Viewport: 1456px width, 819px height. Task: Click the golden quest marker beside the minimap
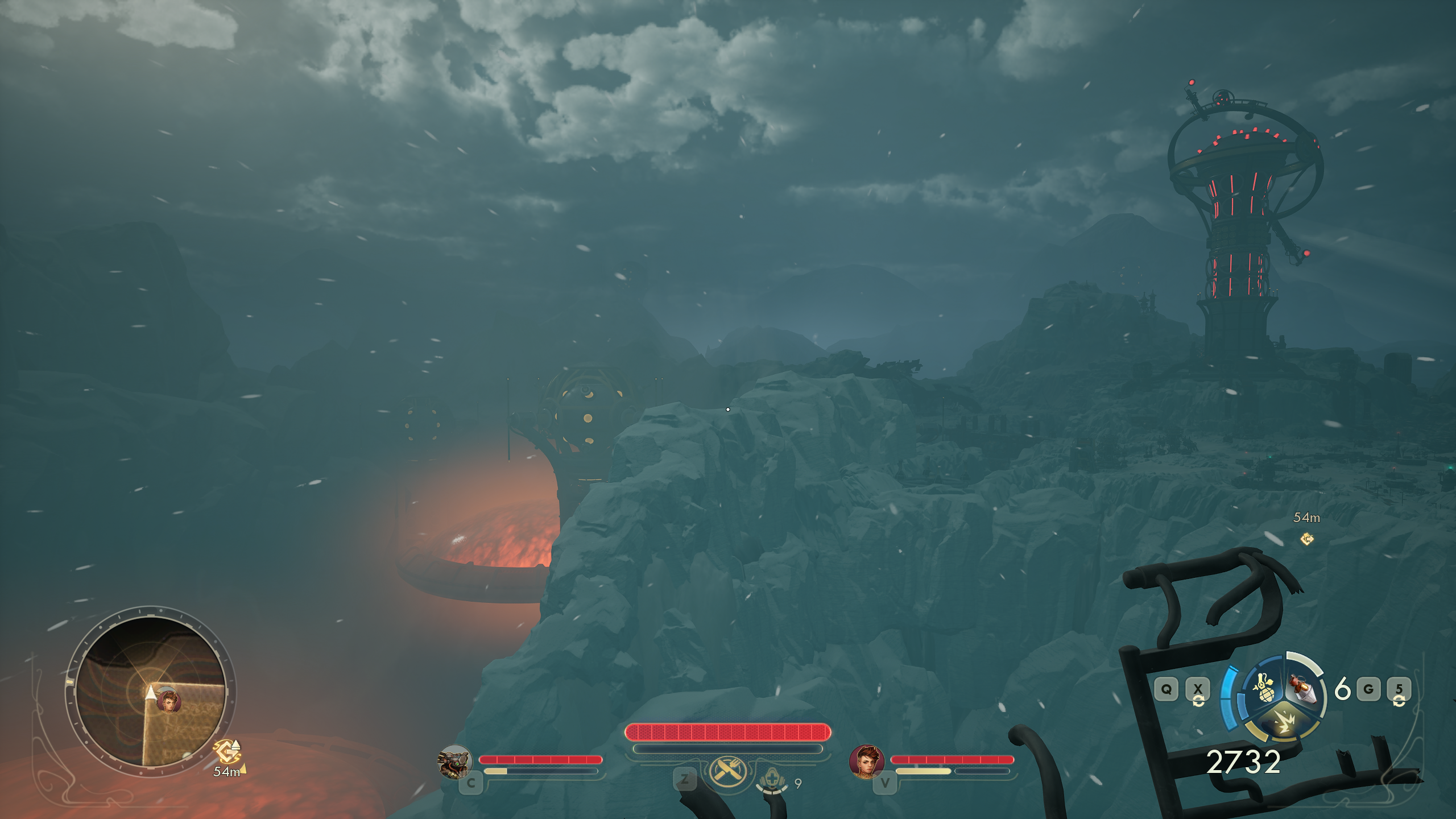tap(227, 751)
